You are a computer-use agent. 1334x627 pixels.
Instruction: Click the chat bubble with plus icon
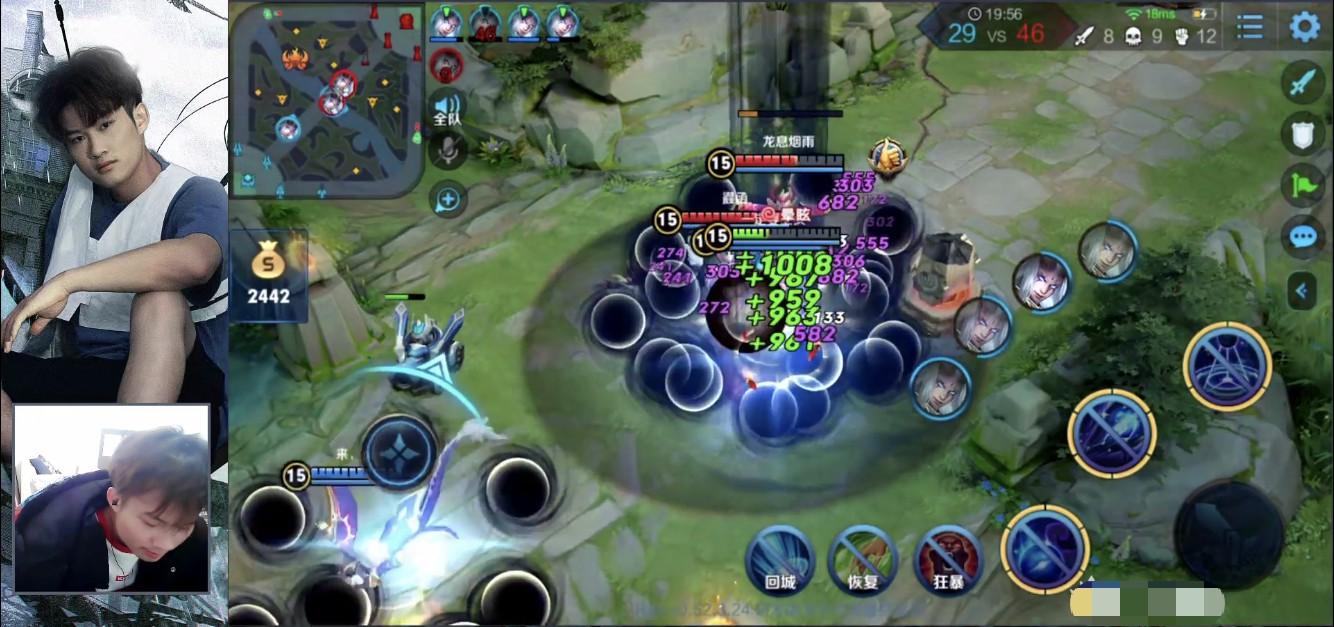(x=447, y=200)
